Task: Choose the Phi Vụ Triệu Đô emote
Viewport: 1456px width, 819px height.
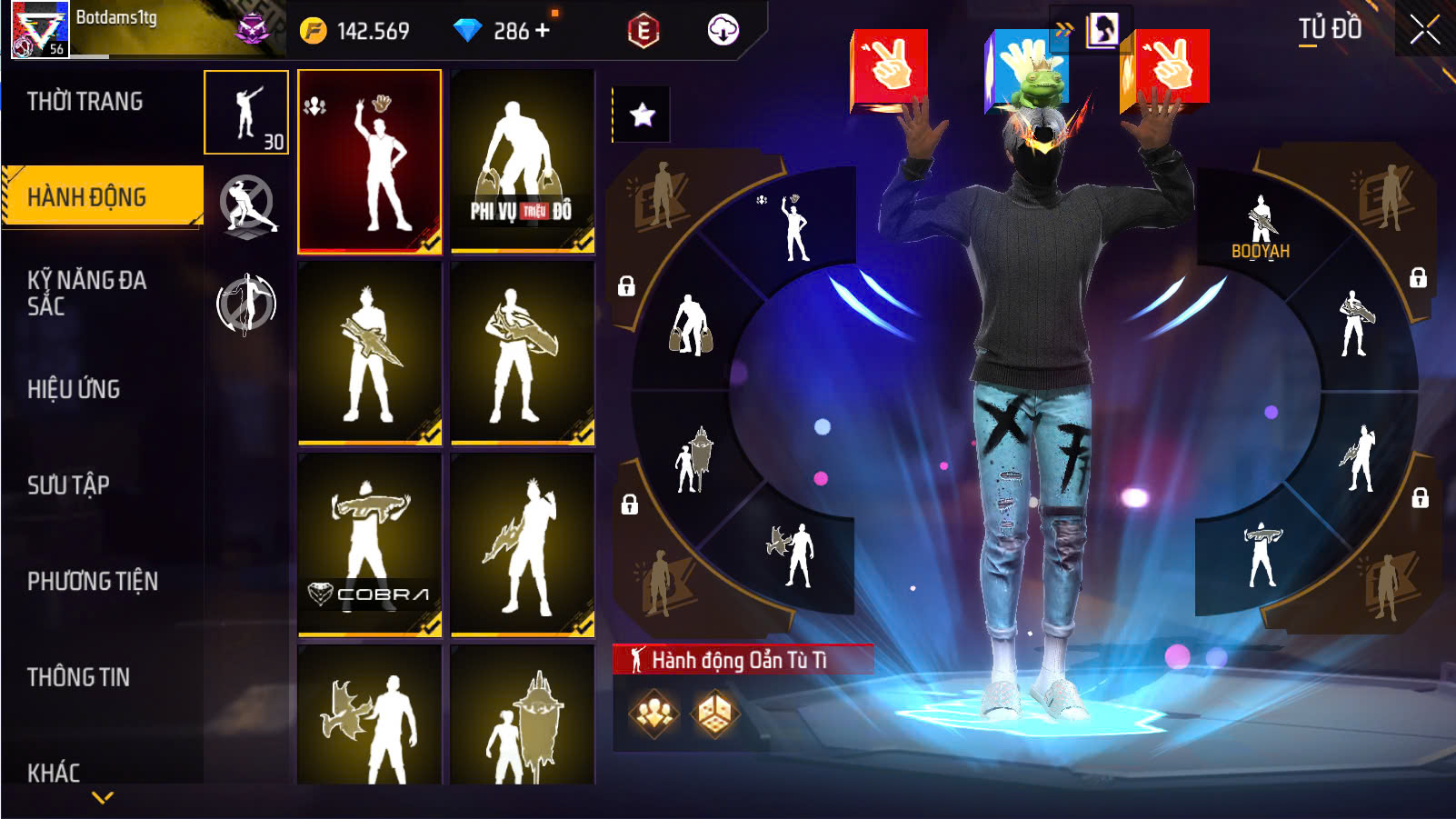Action: point(523,161)
